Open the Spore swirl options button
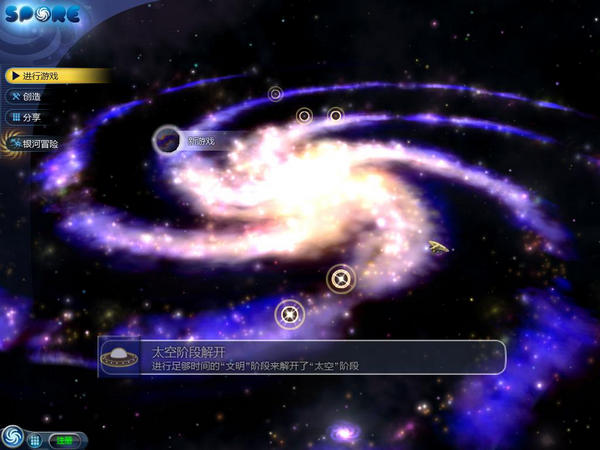The height and width of the screenshot is (450, 600). (12, 438)
